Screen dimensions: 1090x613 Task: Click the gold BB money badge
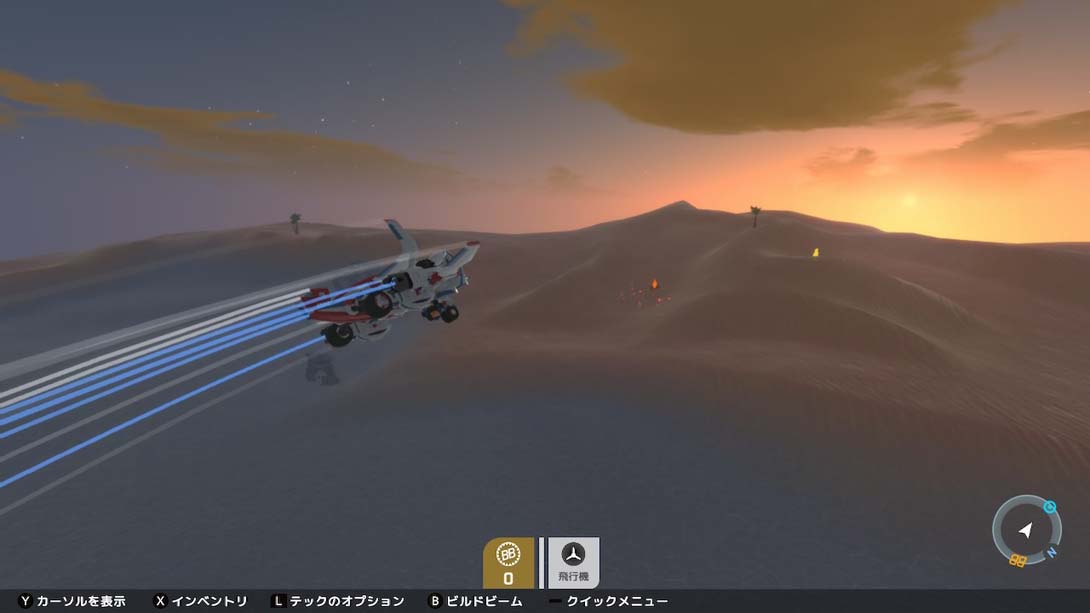point(508,561)
